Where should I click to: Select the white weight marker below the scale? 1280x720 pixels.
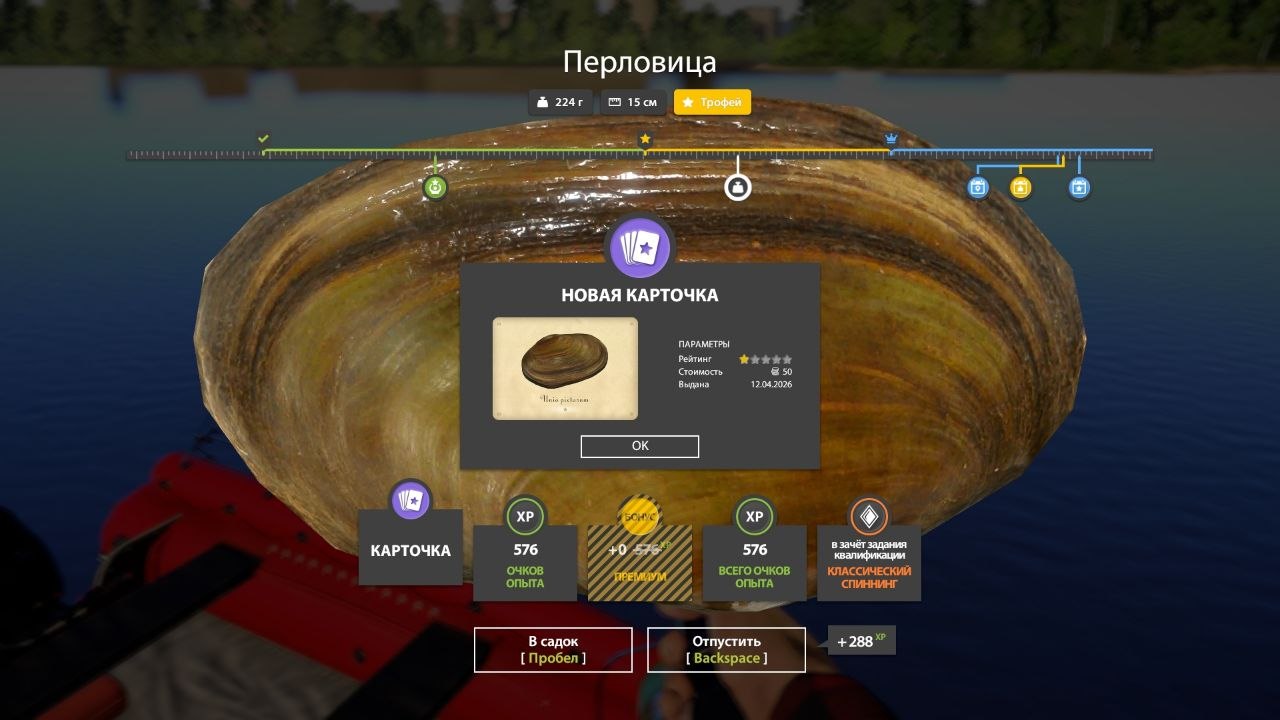point(737,187)
